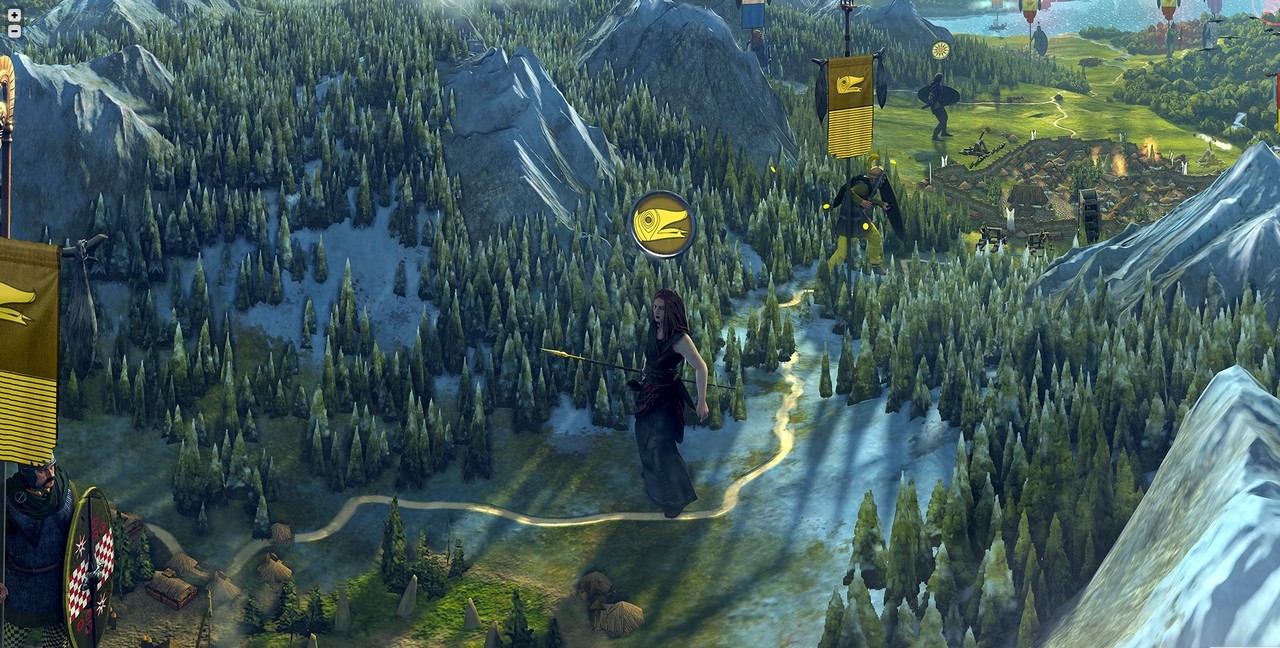Viewport: 1280px width, 648px height.
Task: Click the minus zoom-out button
Action: pyautogui.click(x=14, y=31)
